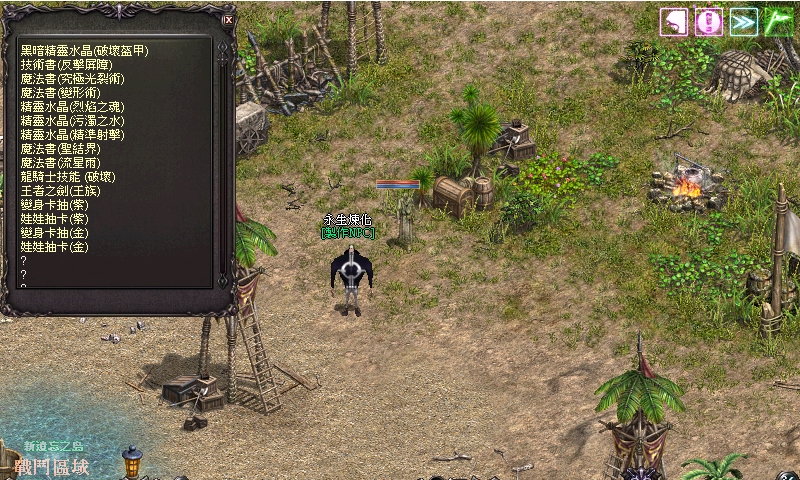Select 黑暗精靈水晶(破壞盔甲) from the list

84,50
